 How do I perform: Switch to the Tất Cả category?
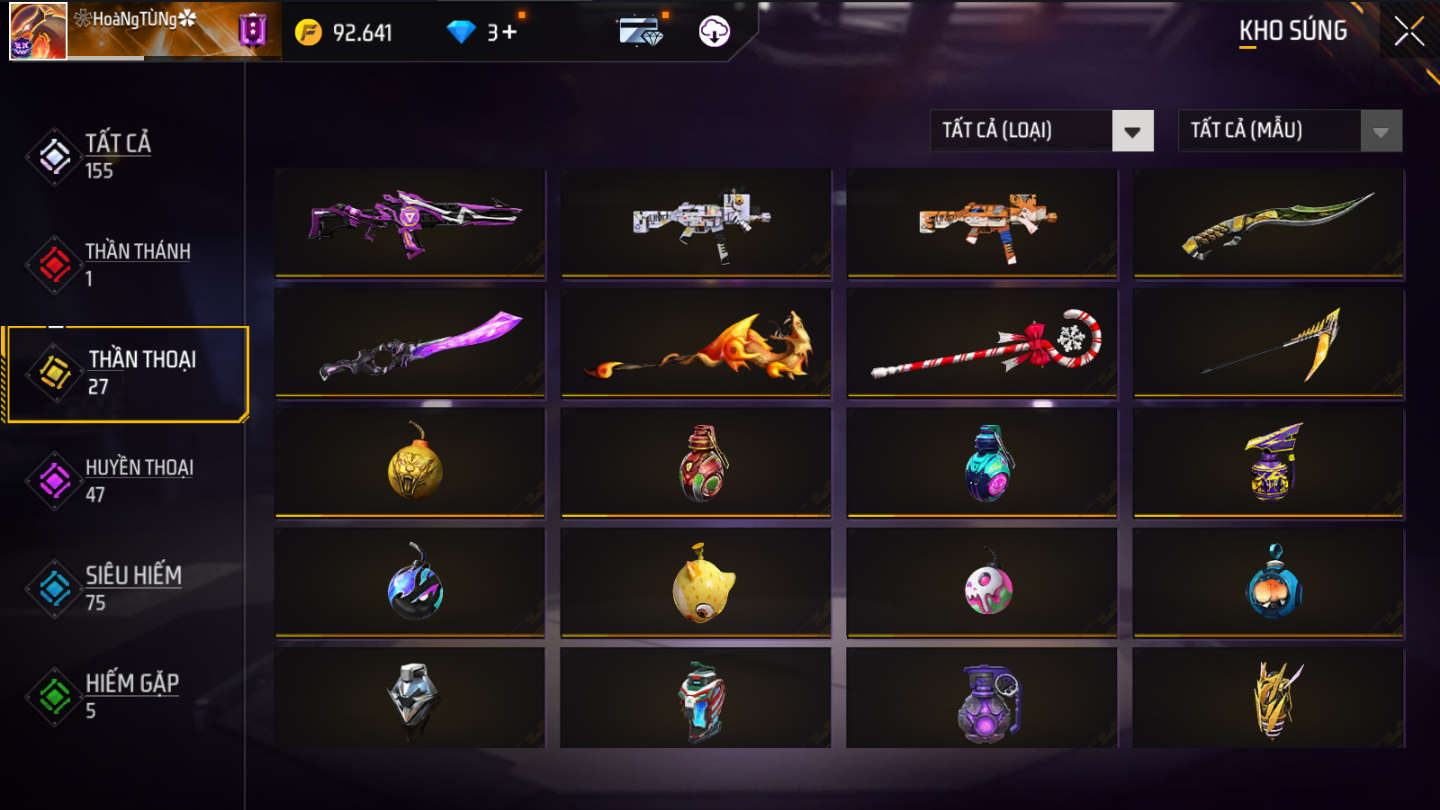coord(117,155)
